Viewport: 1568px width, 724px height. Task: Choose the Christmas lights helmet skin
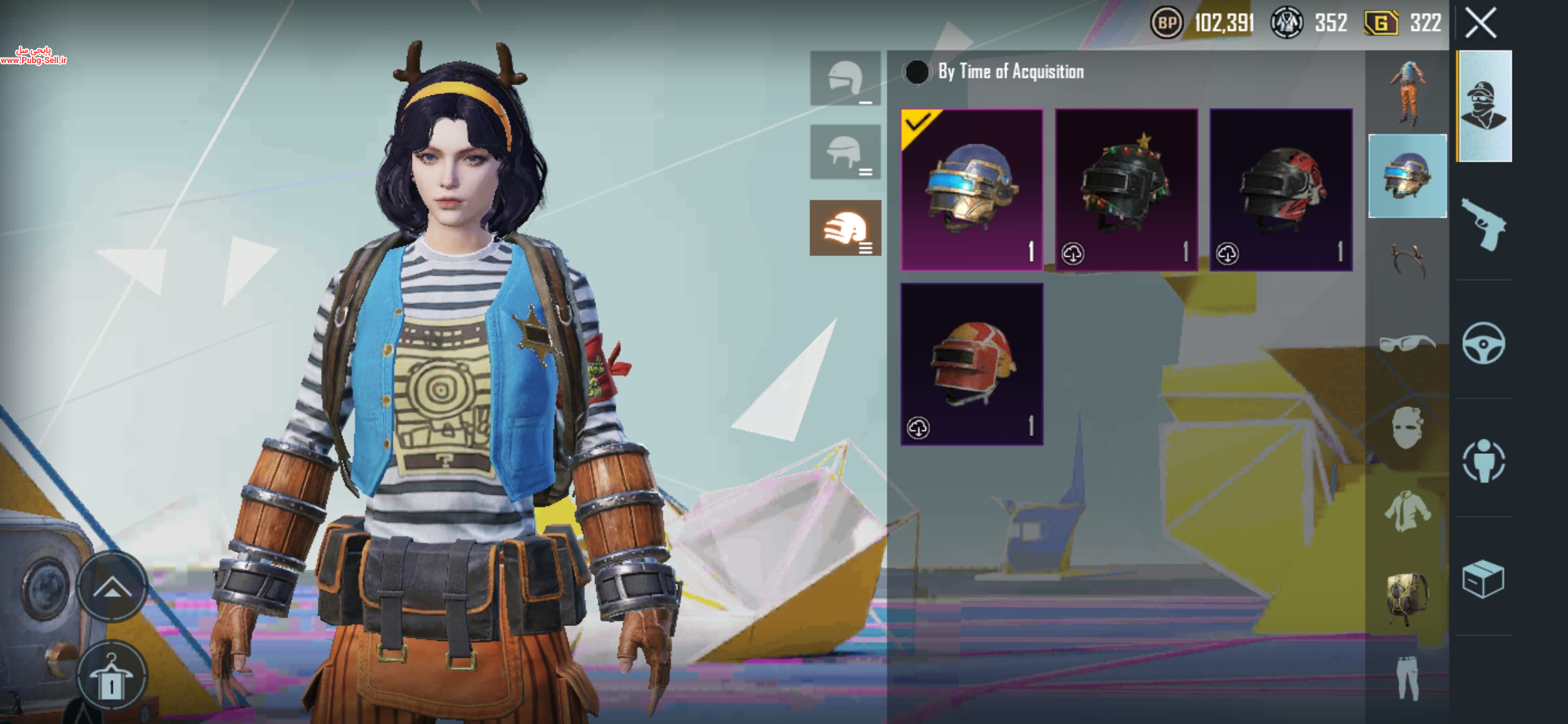click(x=1126, y=190)
